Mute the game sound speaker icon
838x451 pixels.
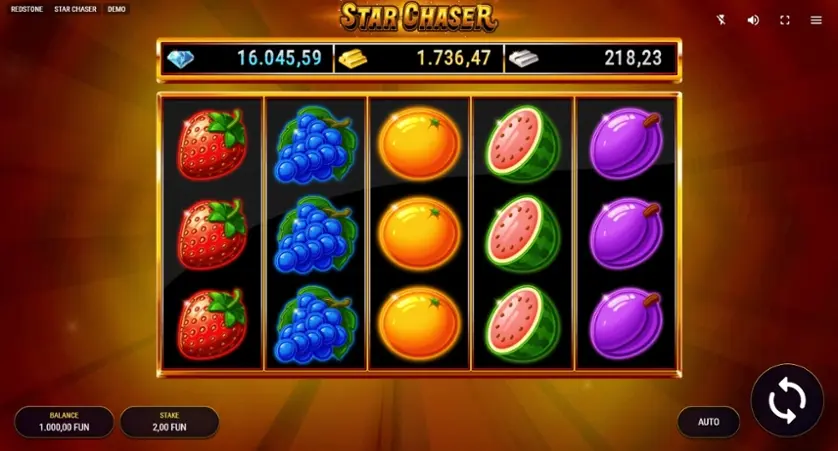pyautogui.click(x=753, y=20)
